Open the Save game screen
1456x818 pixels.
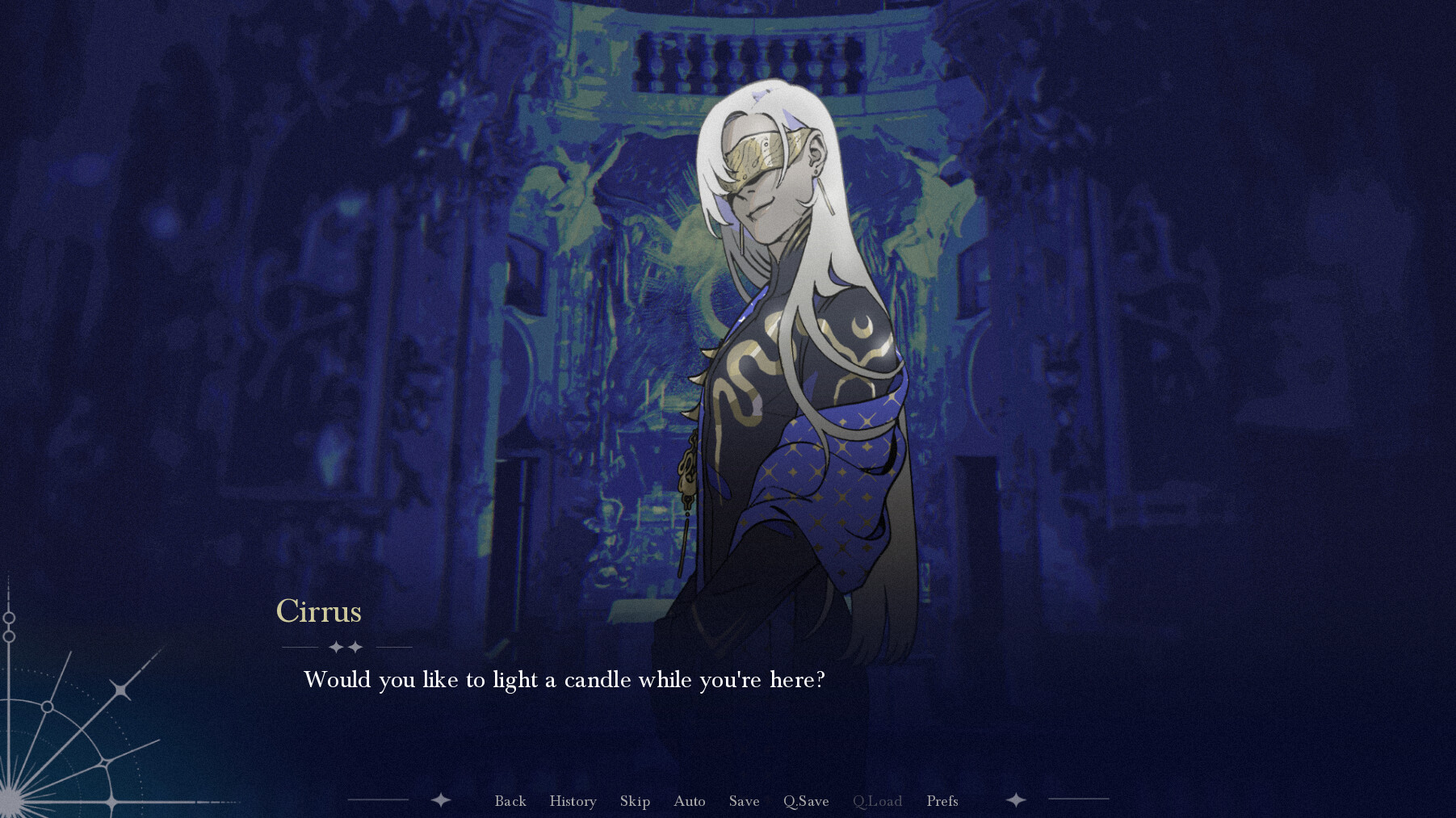point(743,801)
